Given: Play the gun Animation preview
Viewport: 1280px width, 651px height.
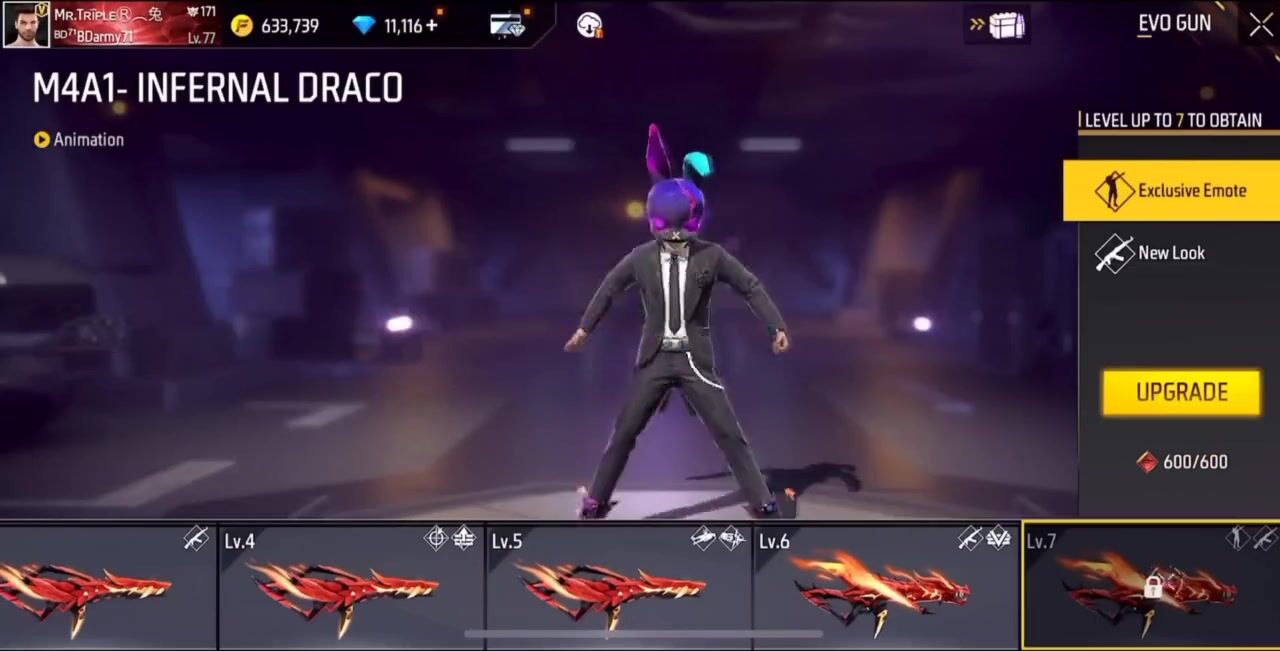Looking at the screenshot, I should (x=79, y=140).
